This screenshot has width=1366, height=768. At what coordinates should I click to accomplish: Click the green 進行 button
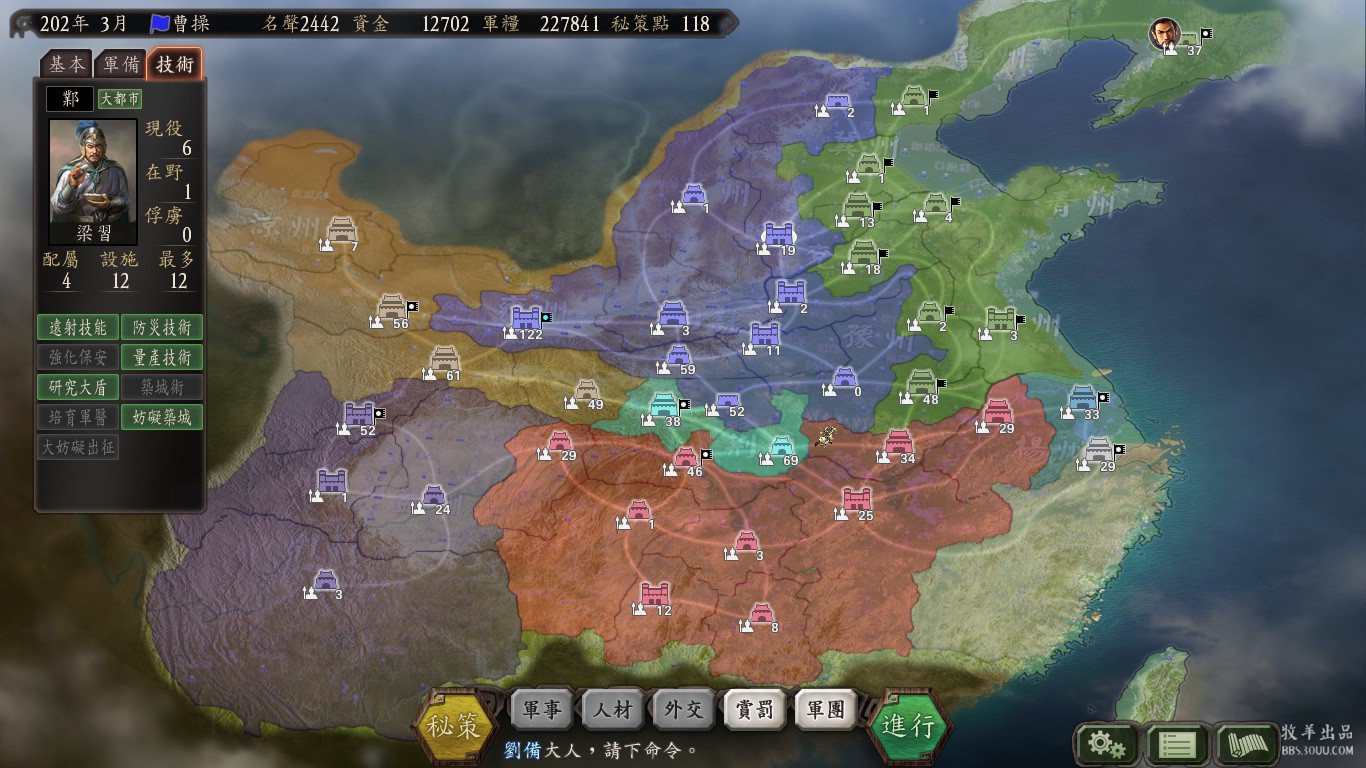[908, 725]
